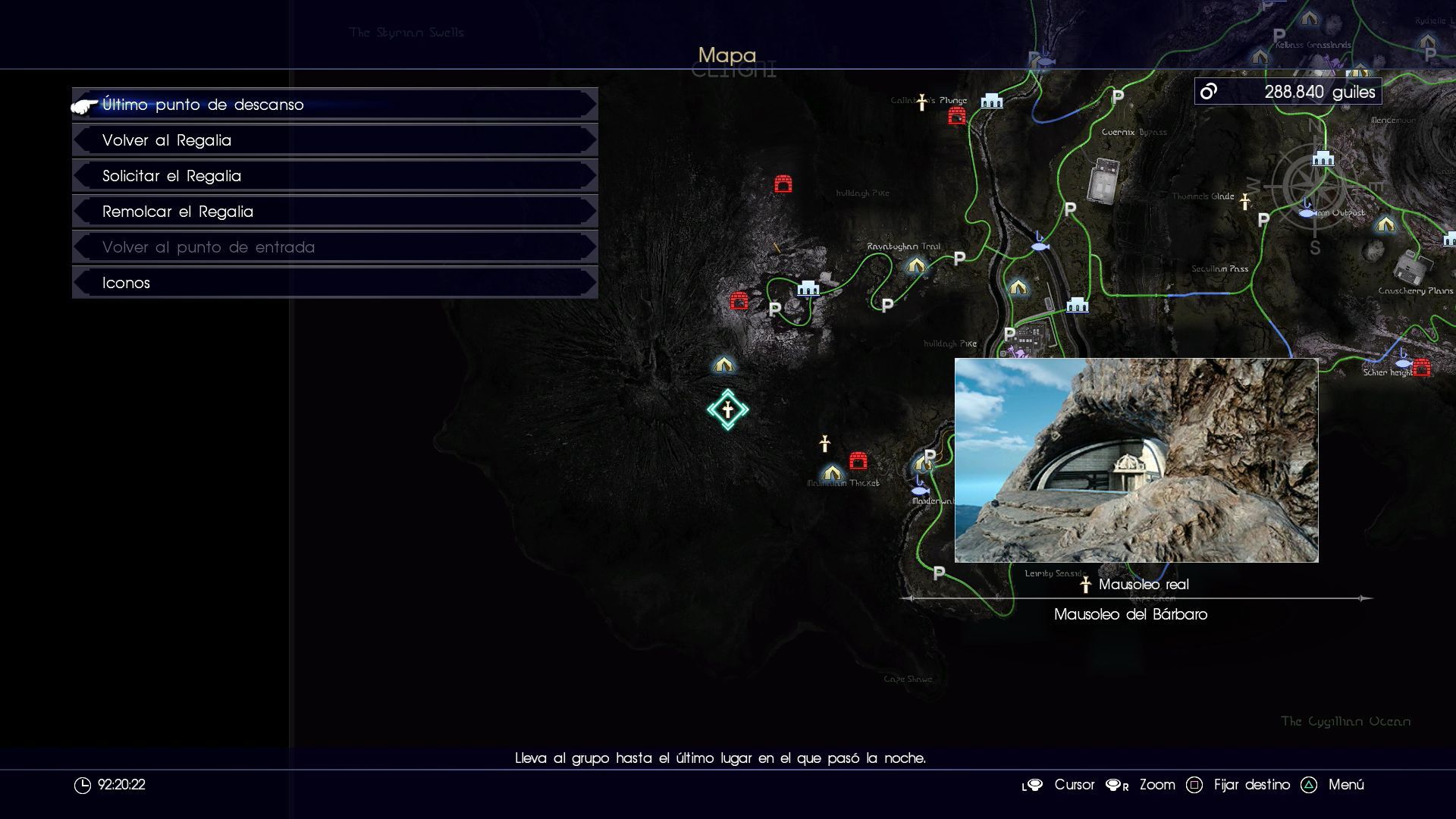Screen dimensions: 1456x819
Task: Click the Mausoleo del Bárbaro preview image
Action: [1136, 460]
